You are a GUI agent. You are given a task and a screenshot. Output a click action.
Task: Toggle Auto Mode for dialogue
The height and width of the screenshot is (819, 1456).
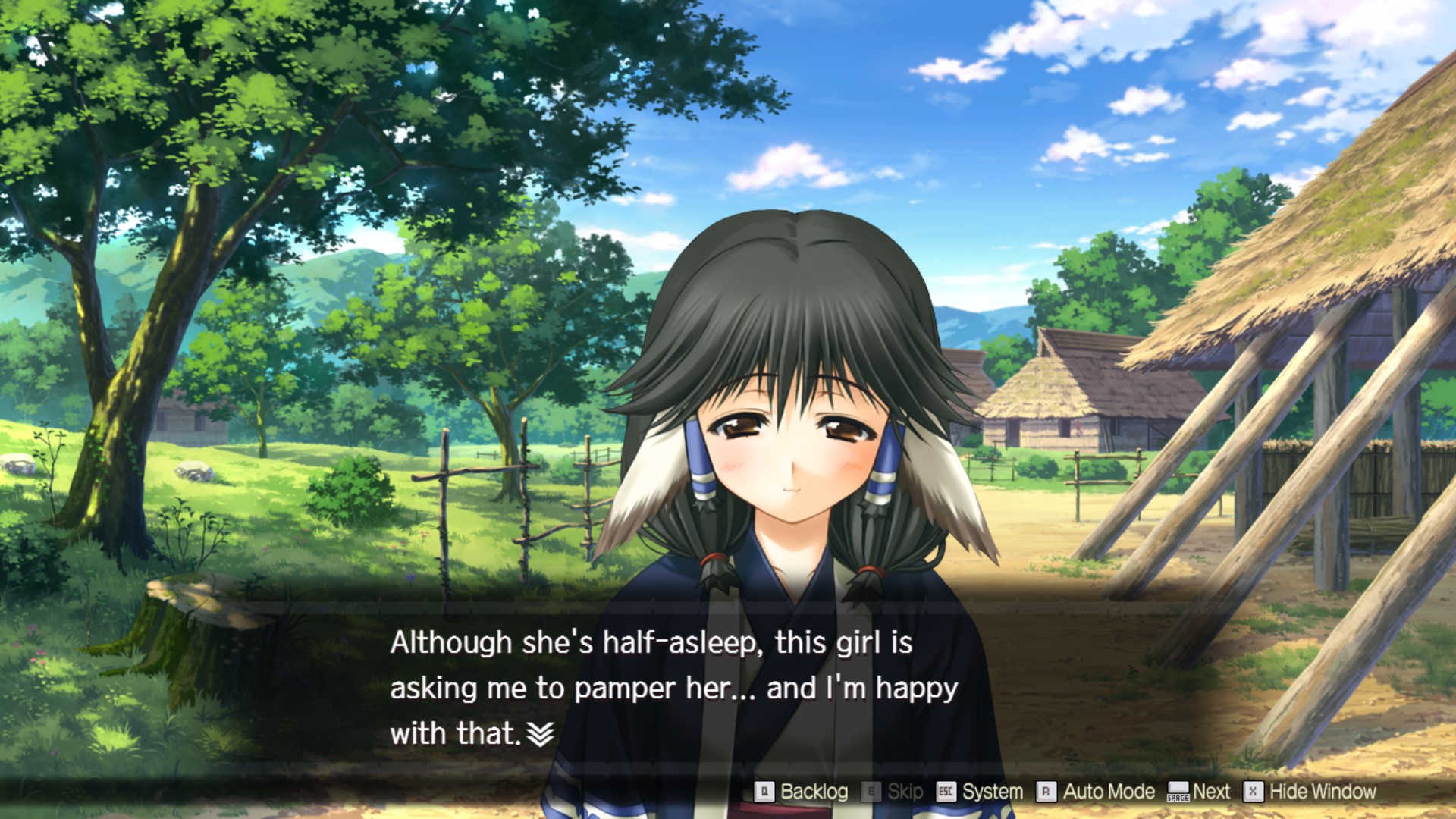pos(1096,792)
